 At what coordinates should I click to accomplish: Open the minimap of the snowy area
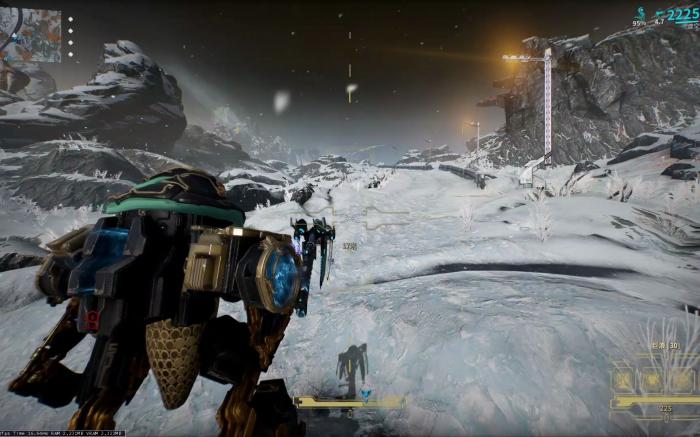pos(31,34)
